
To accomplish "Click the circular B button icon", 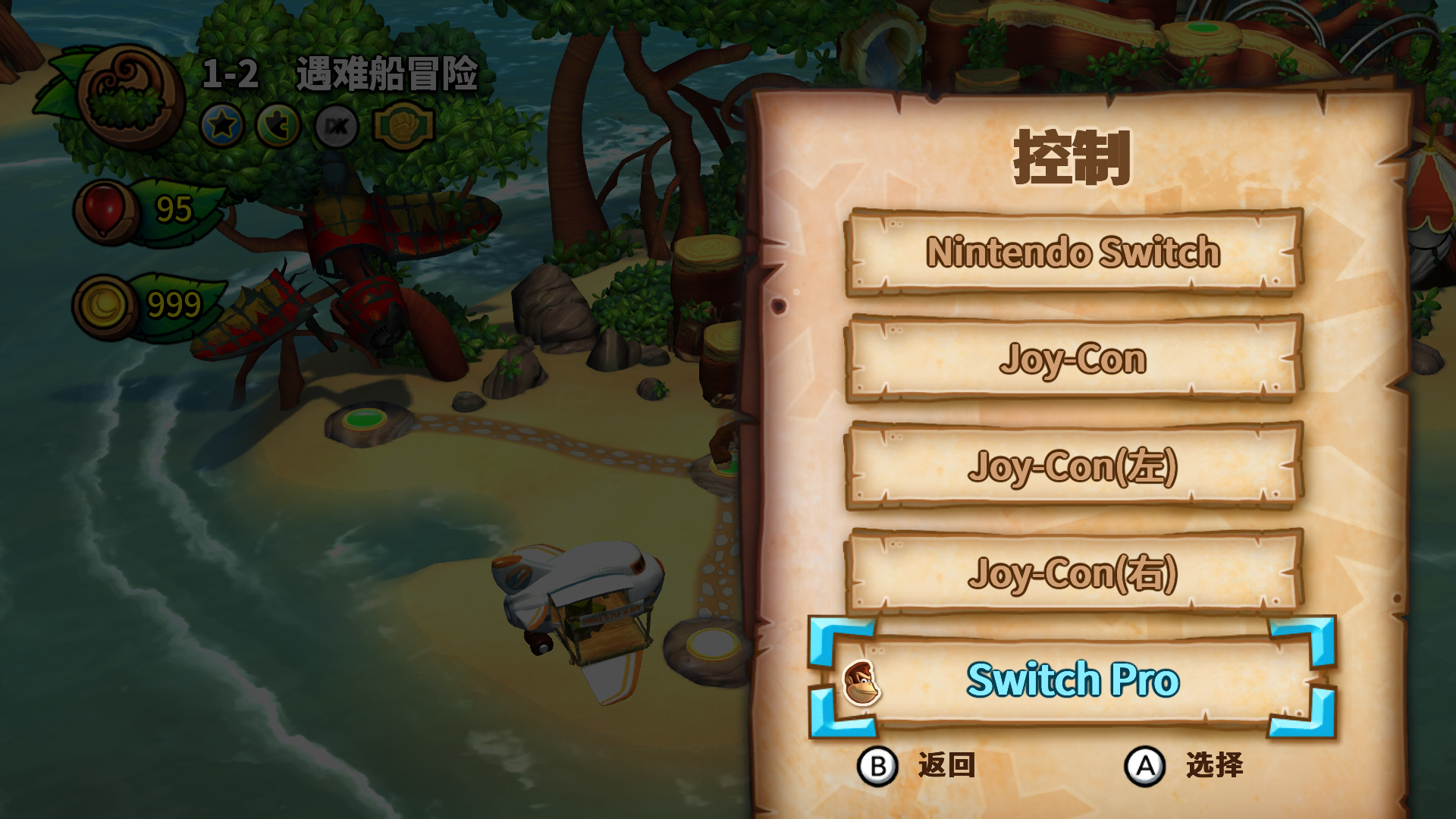I will [879, 766].
